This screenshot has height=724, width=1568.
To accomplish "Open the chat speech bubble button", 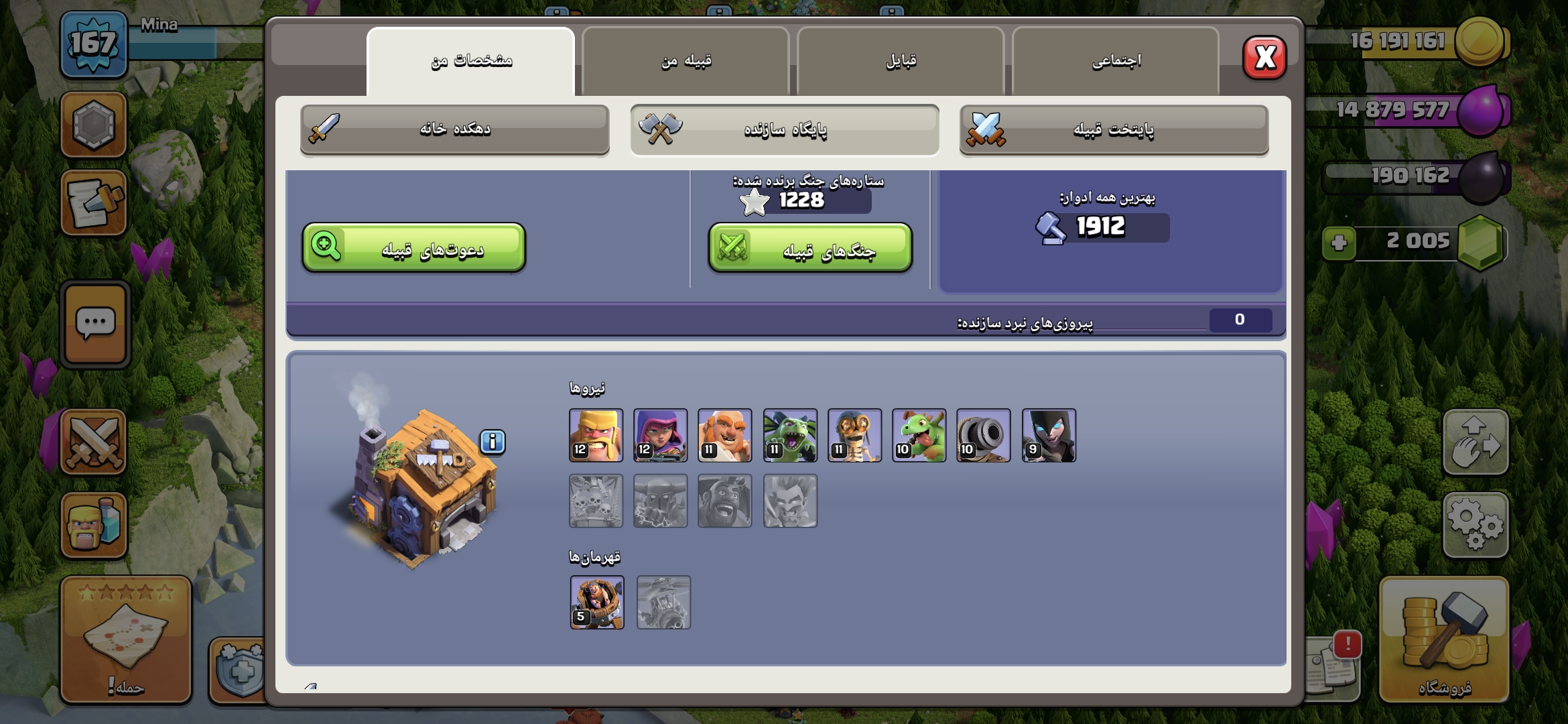I will click(95, 324).
